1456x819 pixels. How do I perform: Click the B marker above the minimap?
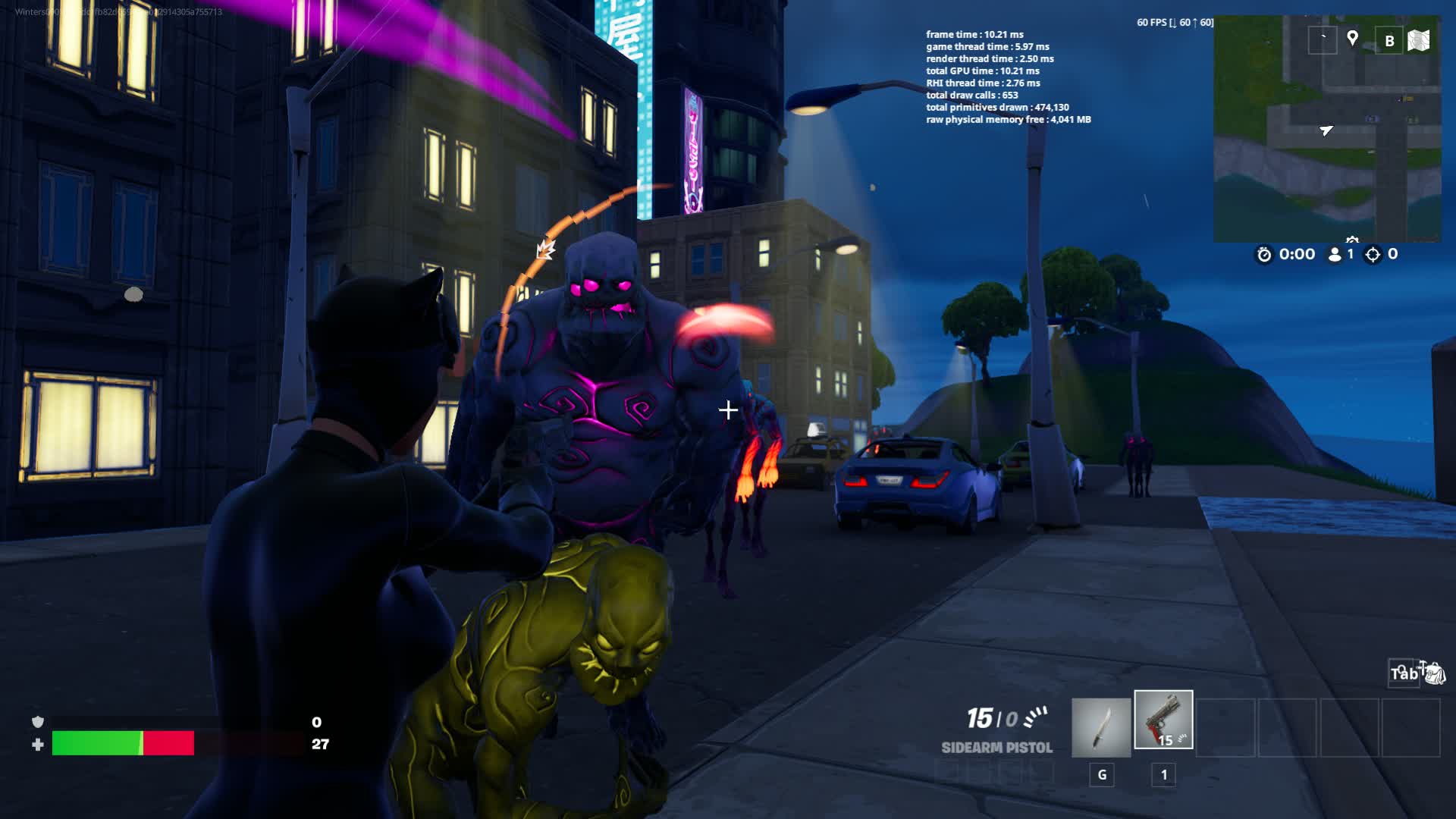(x=1389, y=39)
